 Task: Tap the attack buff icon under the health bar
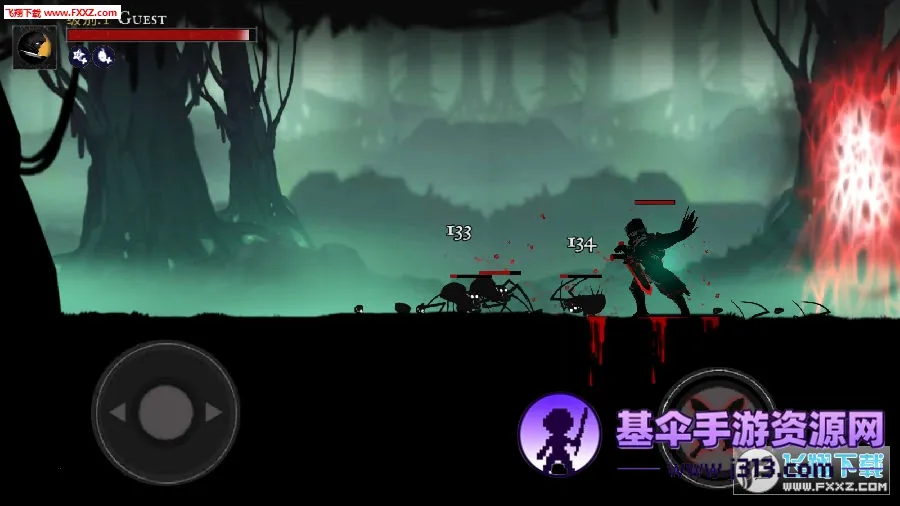click(x=80, y=56)
